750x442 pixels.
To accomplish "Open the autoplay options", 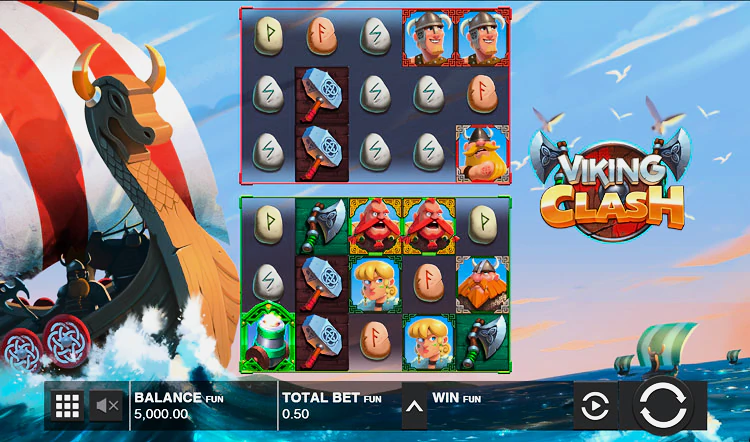I will click(595, 406).
